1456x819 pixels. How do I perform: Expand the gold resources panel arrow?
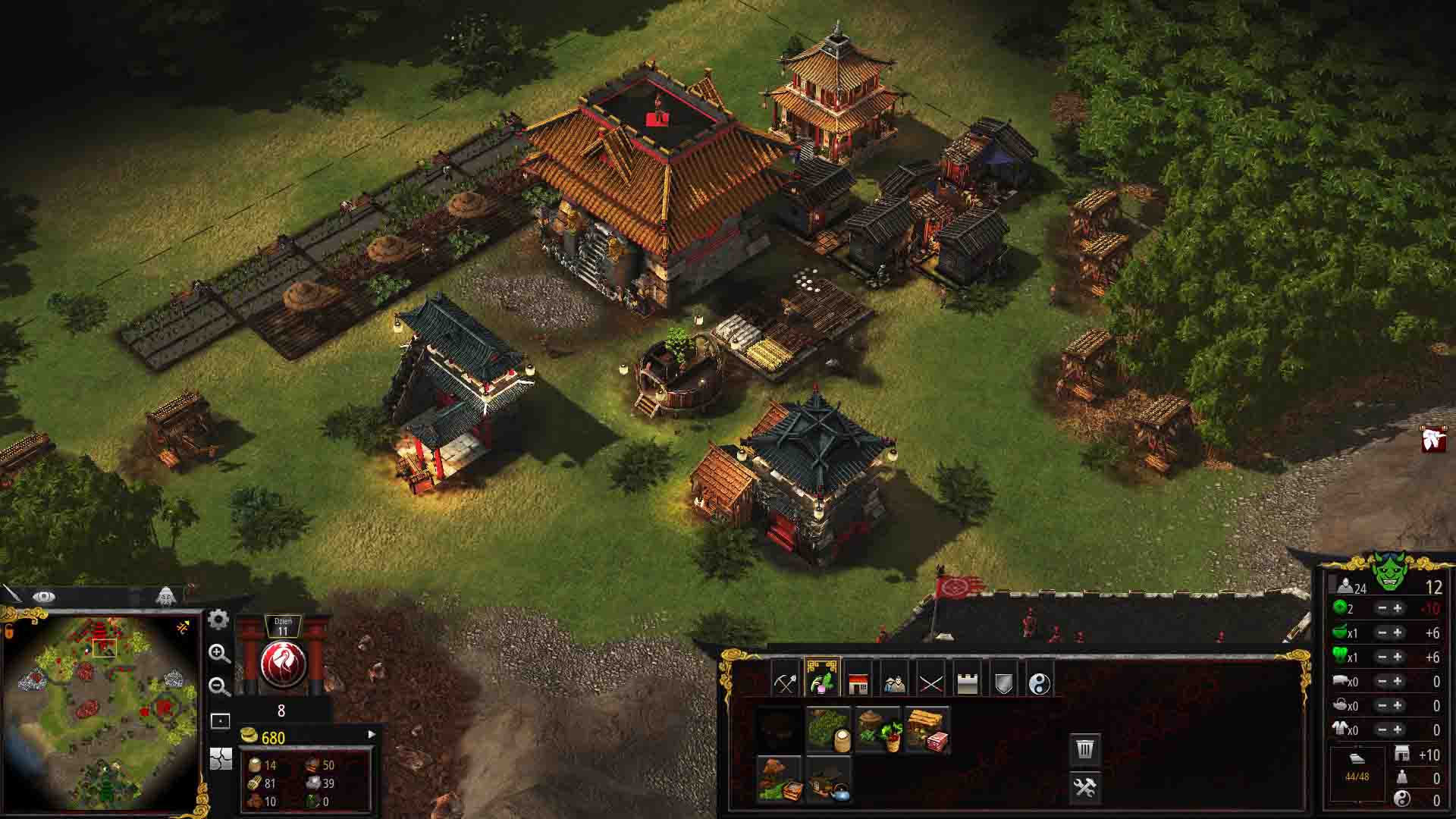pyautogui.click(x=371, y=734)
